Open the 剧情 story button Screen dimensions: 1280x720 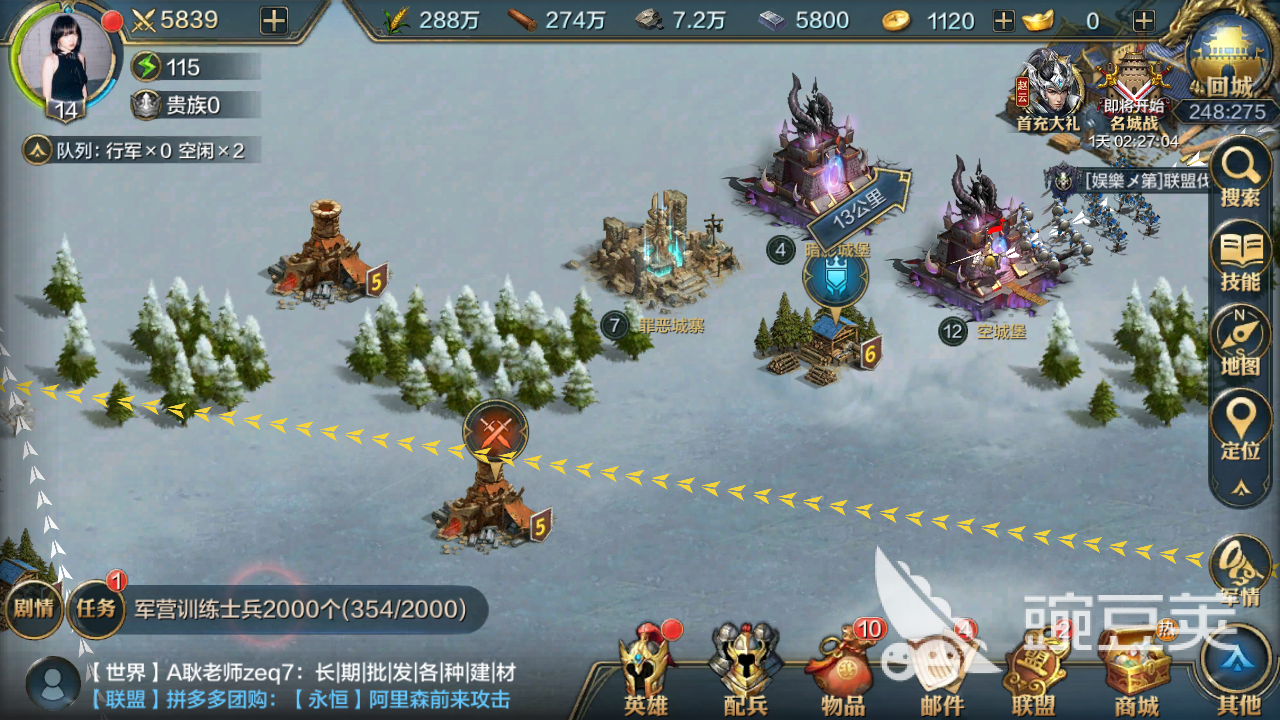point(34,607)
